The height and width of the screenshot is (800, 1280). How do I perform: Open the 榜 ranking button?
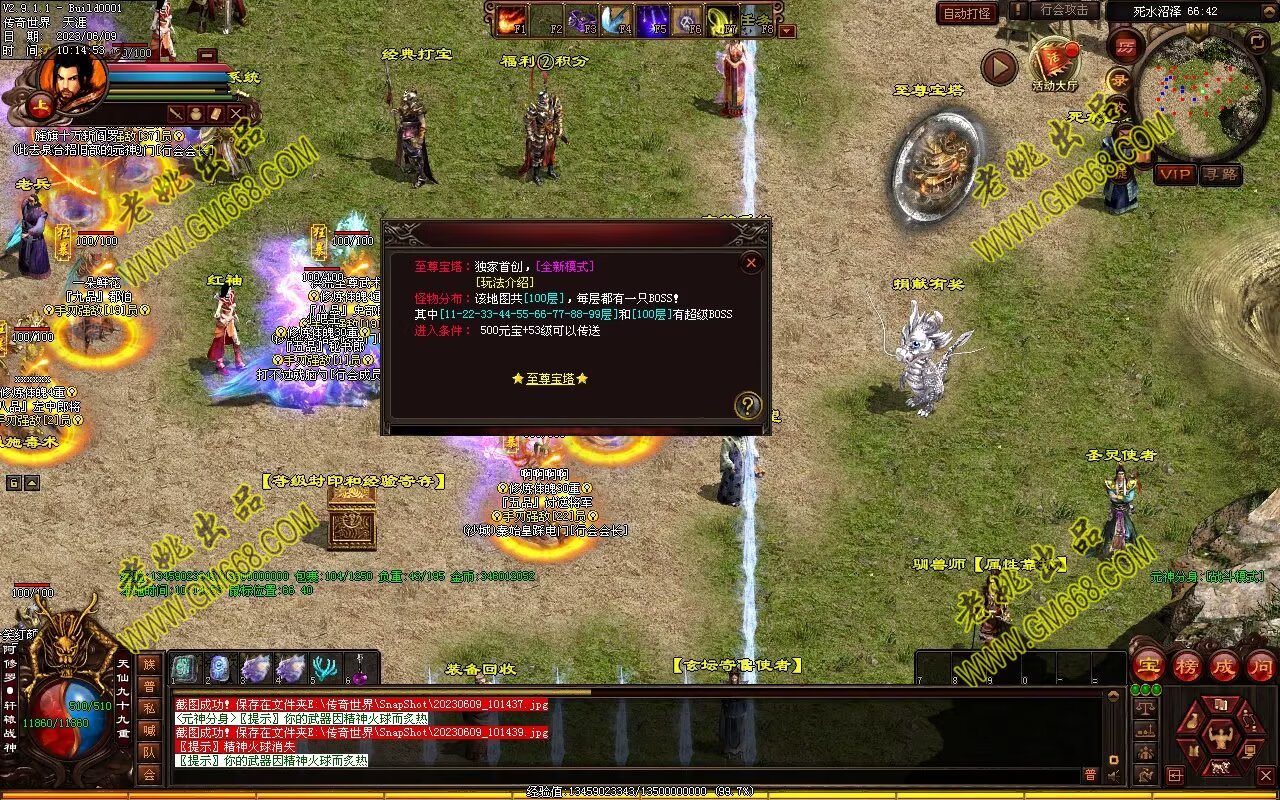(1186, 666)
